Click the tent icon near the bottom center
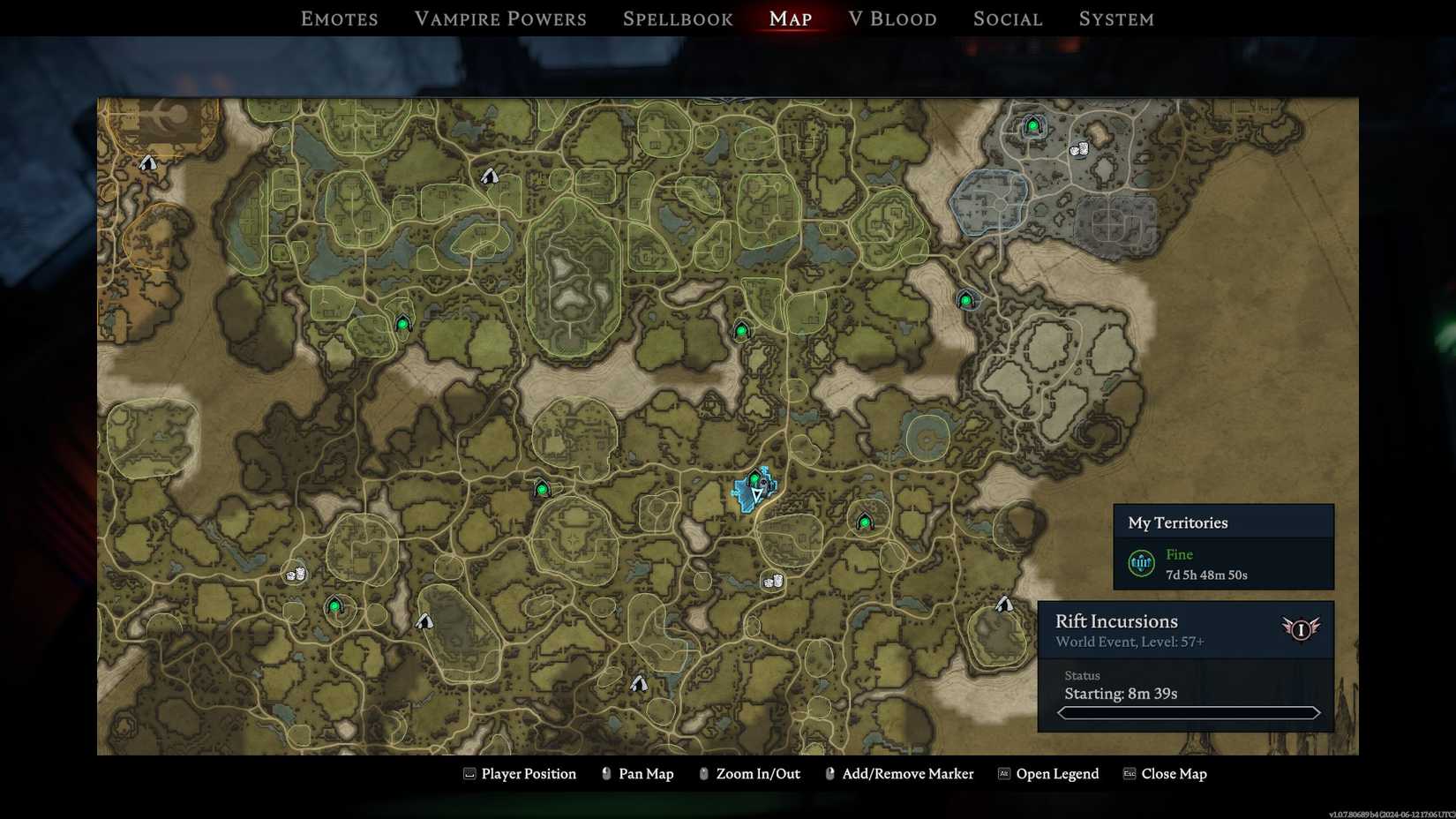The image size is (1456, 819). point(638,681)
